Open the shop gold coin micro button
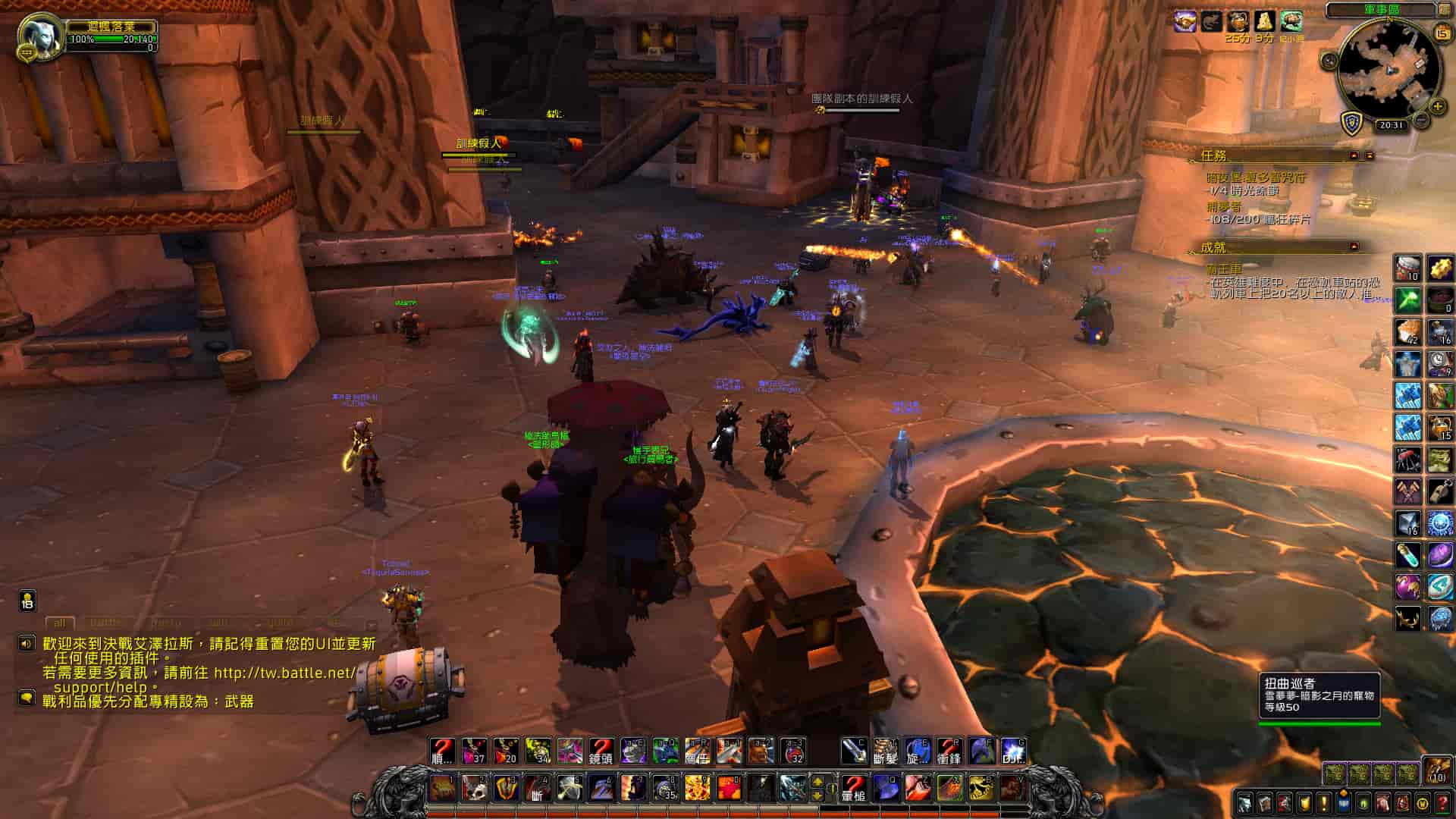 point(1423,802)
